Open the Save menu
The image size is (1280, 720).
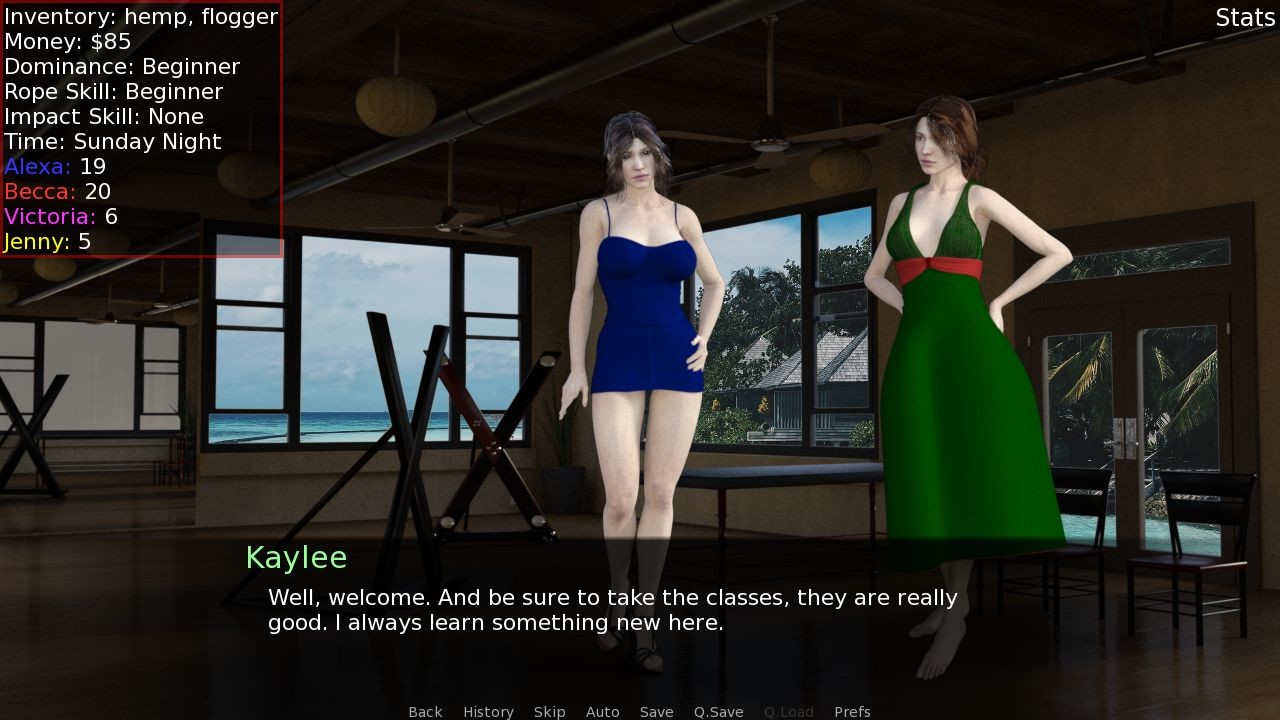tap(656, 711)
